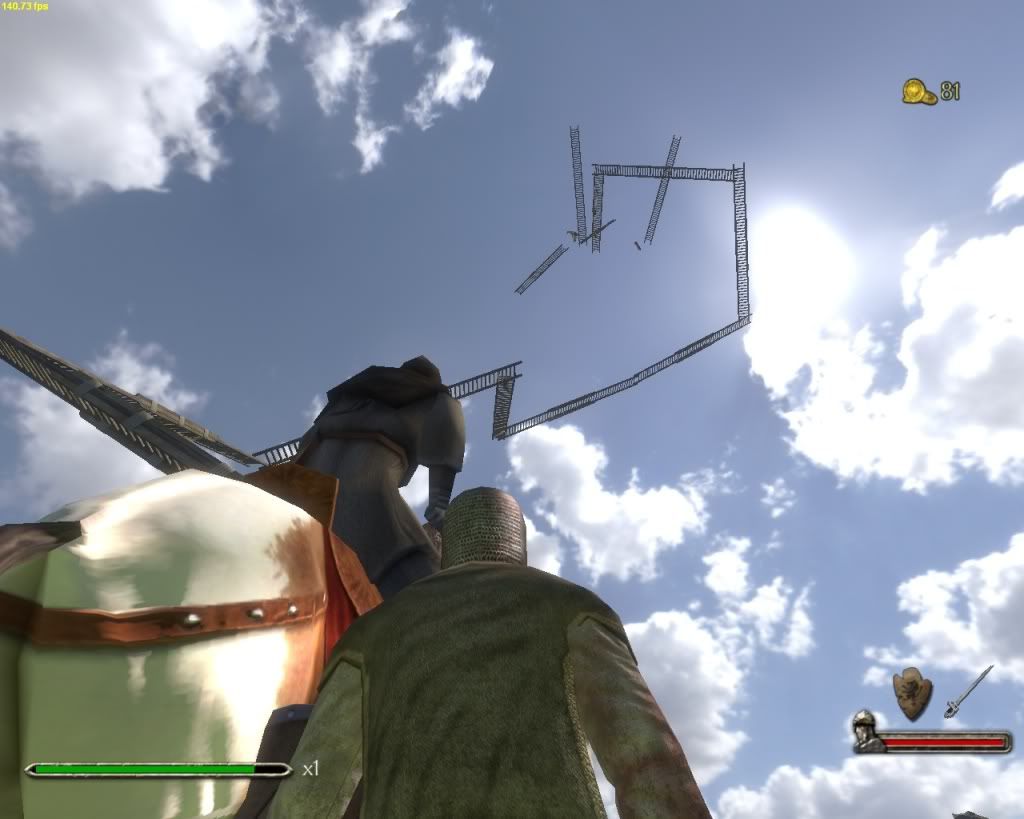Click the helmeted player portrait icon
Viewport: 1024px width, 819px height.
click(x=866, y=732)
